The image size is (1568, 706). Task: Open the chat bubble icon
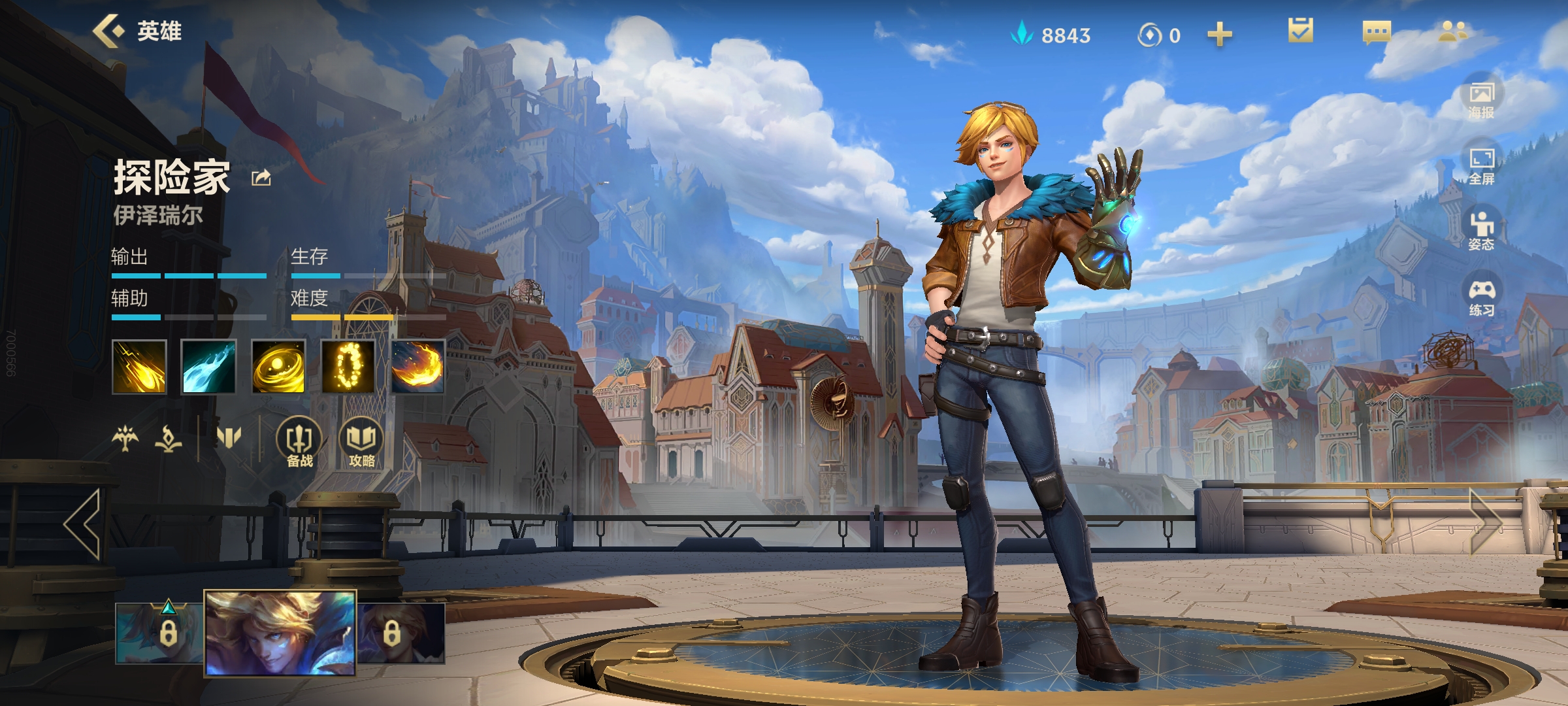[1377, 31]
